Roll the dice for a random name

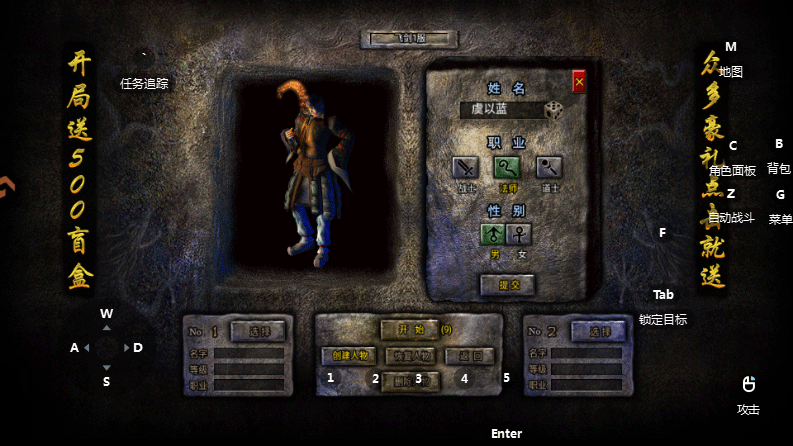[555, 110]
